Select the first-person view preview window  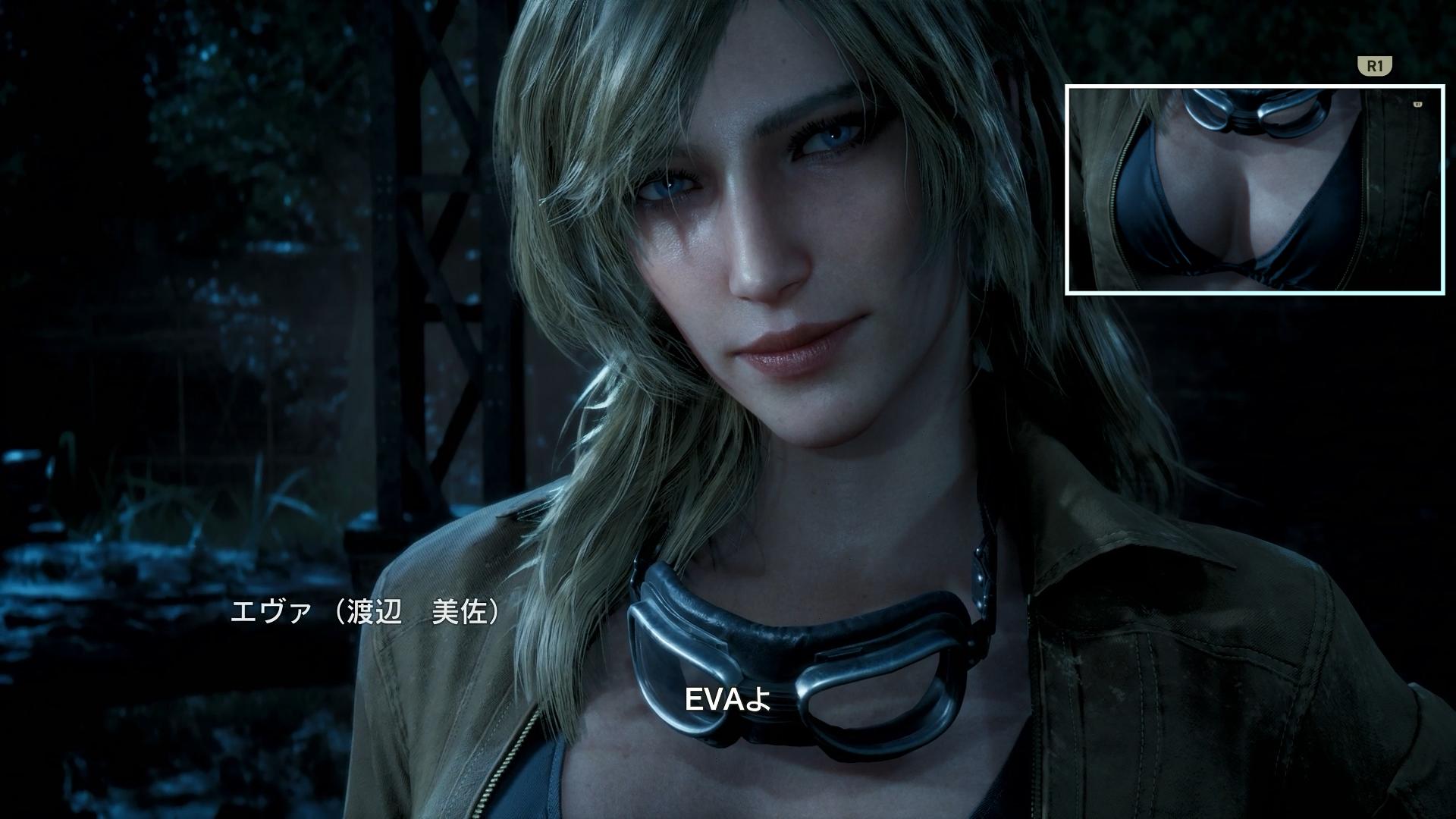pos(1254,190)
